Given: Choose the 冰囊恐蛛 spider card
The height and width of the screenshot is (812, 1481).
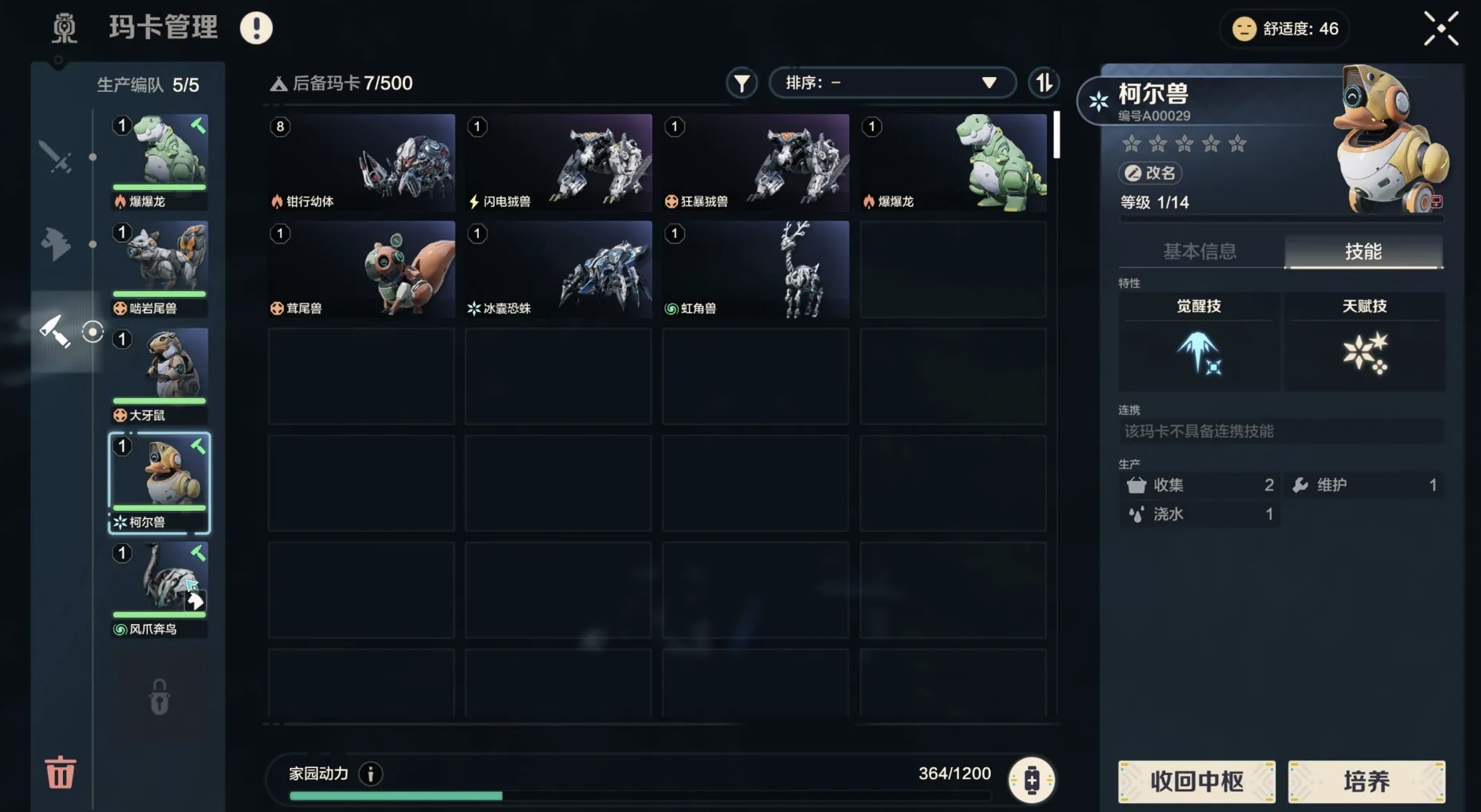Looking at the screenshot, I should pos(558,270).
